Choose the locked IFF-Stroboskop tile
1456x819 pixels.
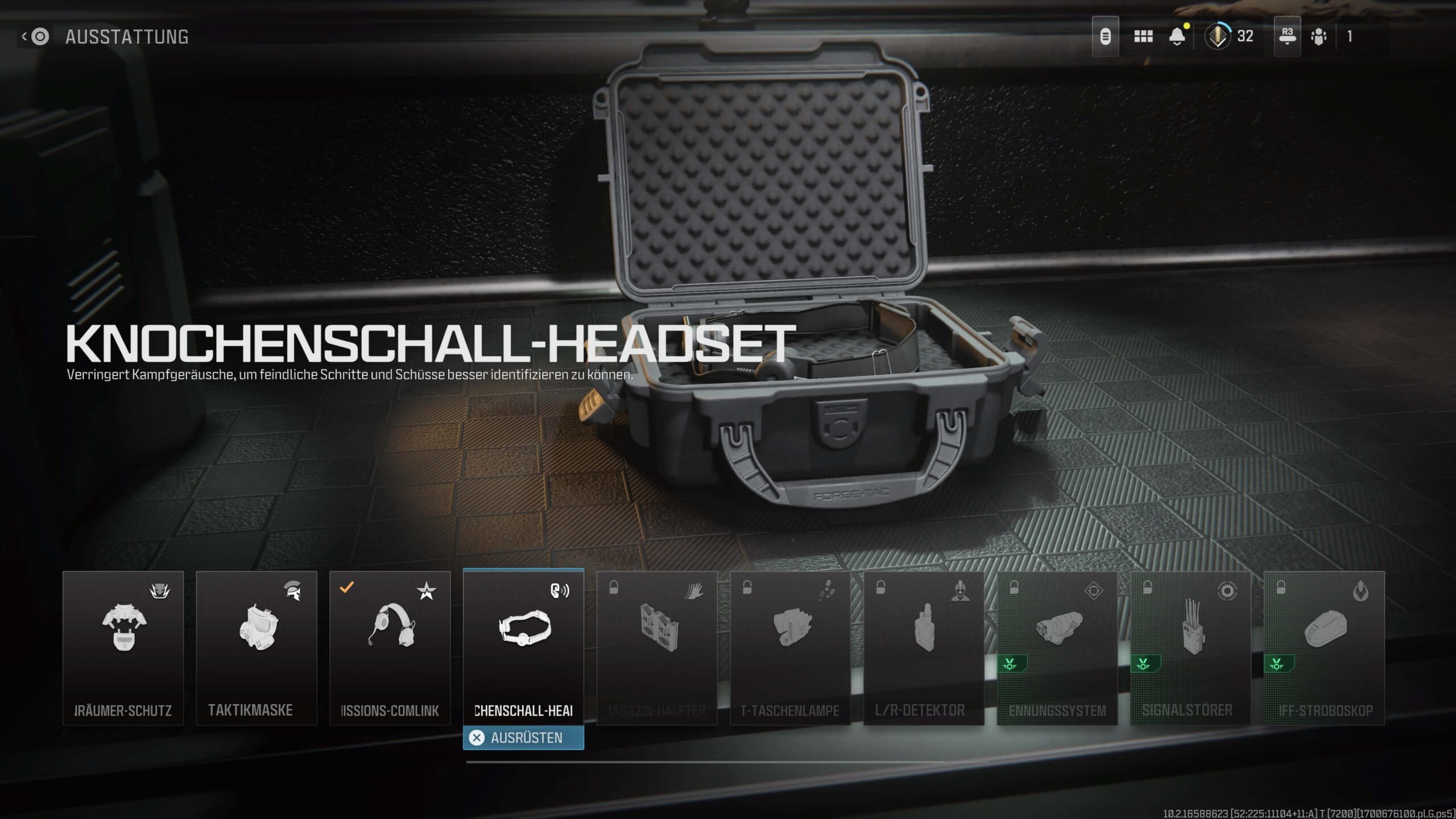click(x=1324, y=647)
